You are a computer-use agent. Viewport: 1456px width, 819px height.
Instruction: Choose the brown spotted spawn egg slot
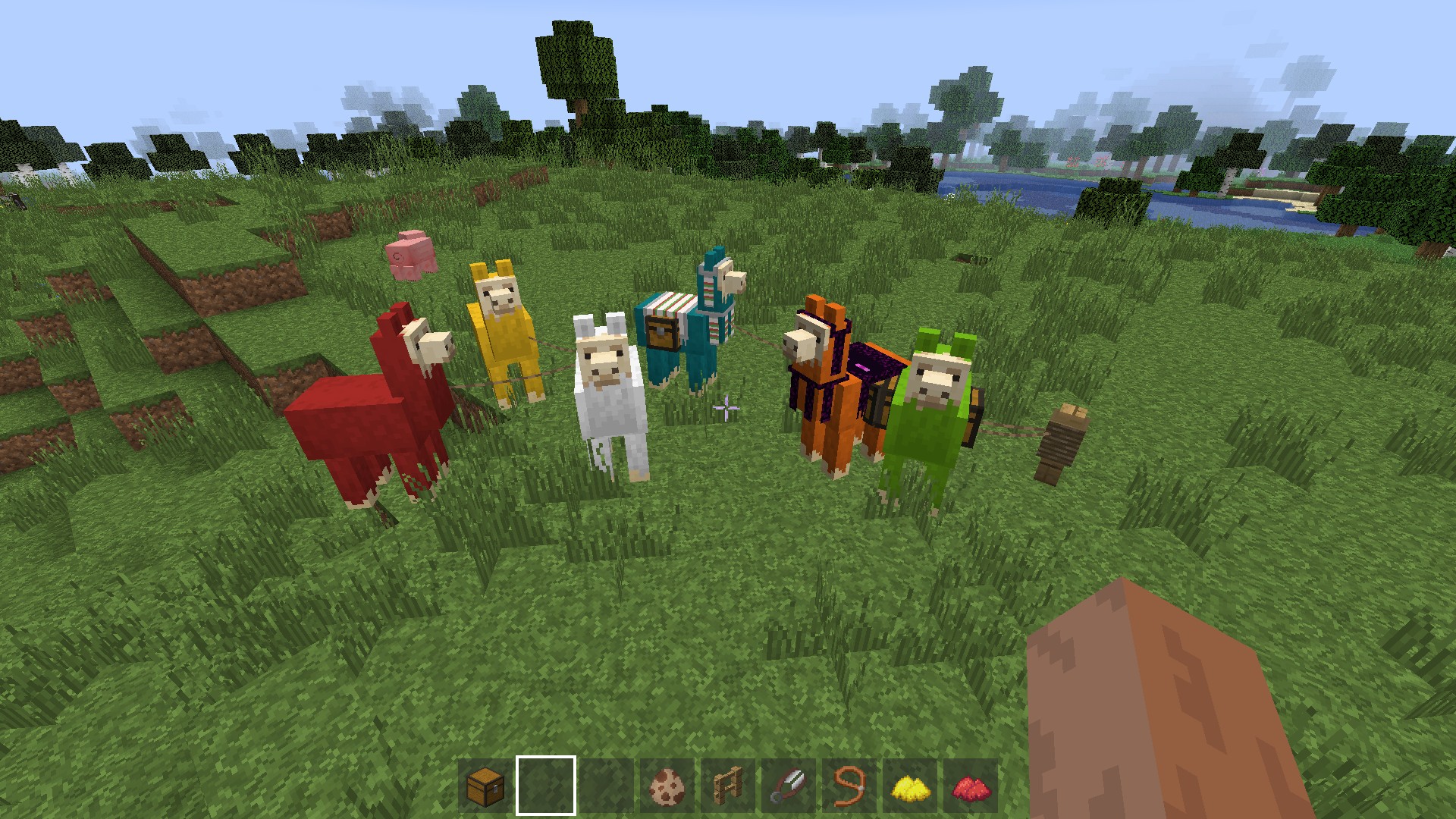click(x=667, y=786)
